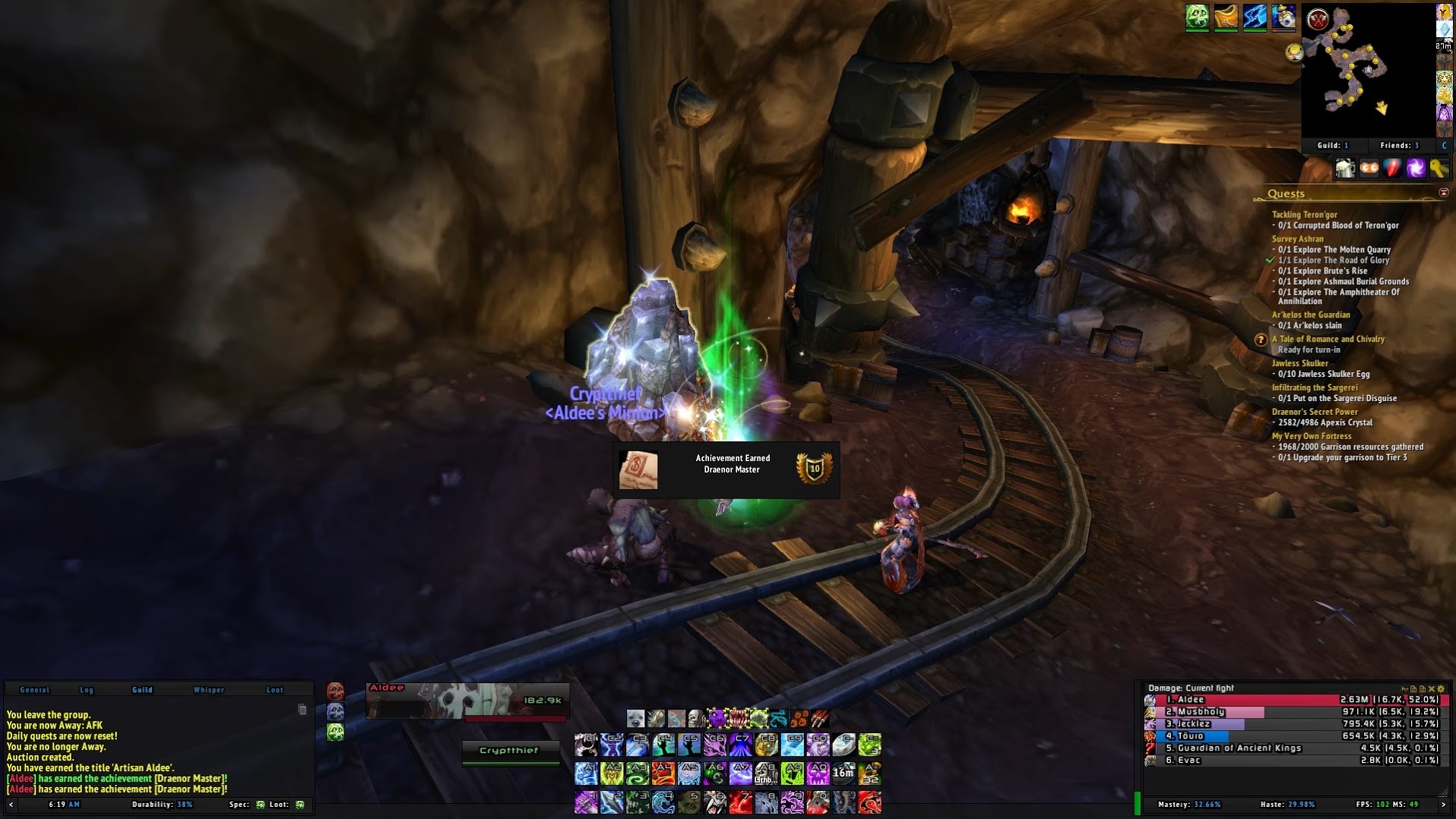1456x819 pixels.
Task: Open the Friends list from the data bar
Action: click(1399, 145)
